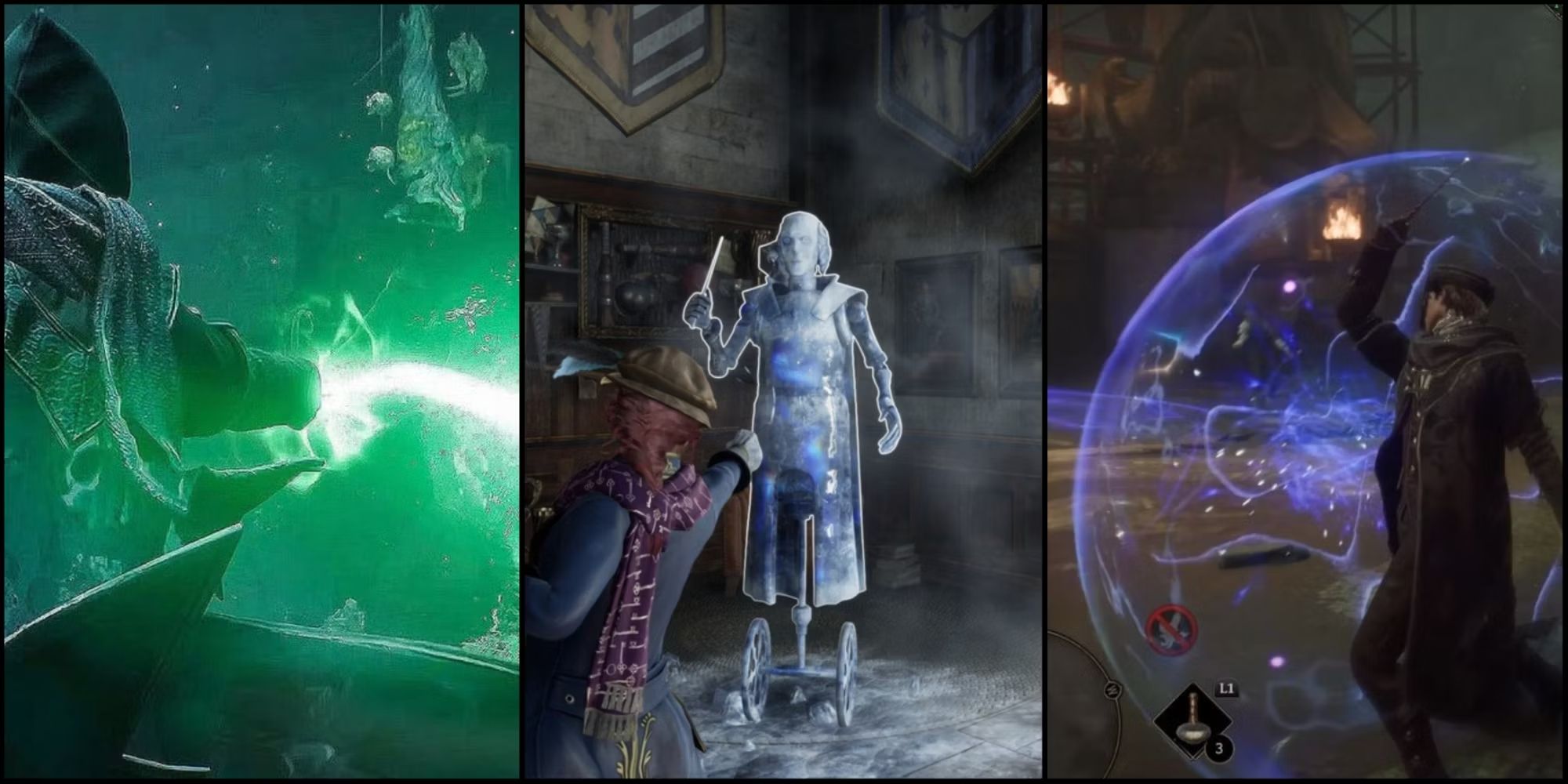1568x784 pixels.
Task: Expand the center ghost statue image panel
Action: (x=784, y=392)
